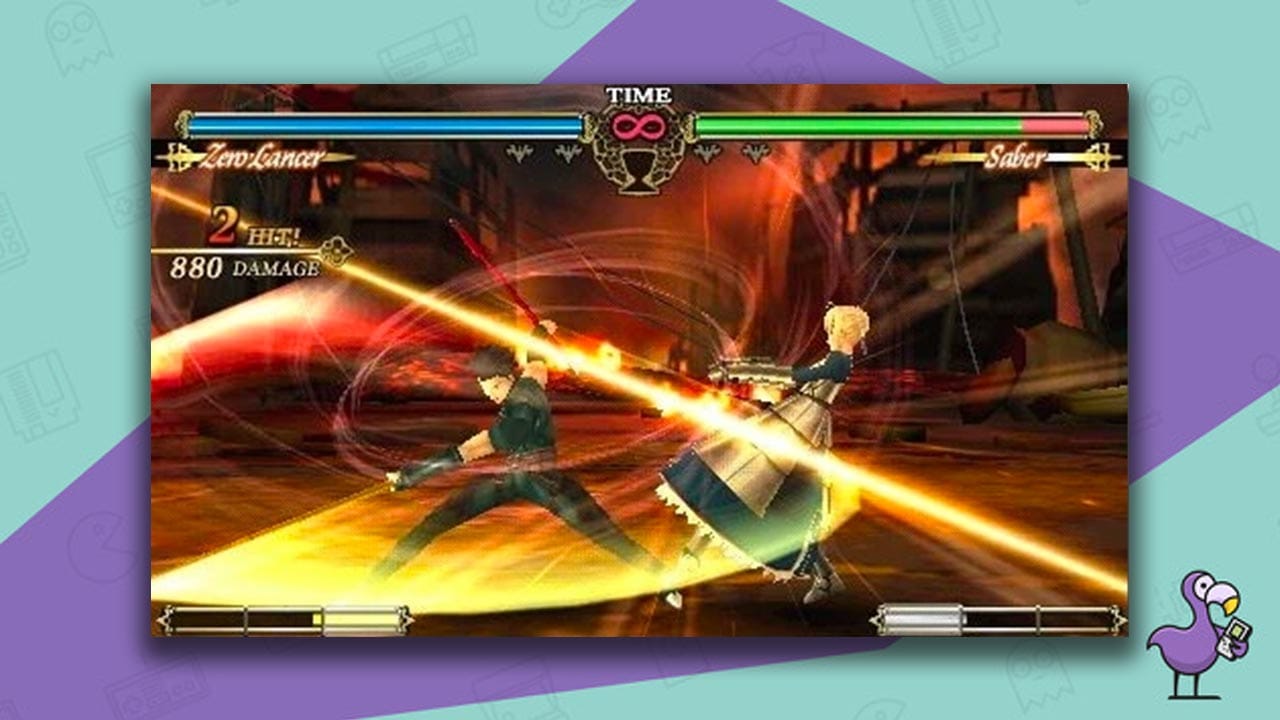Select the Zero Lancer name plate
This screenshot has height=720, width=1280.
coord(265,157)
